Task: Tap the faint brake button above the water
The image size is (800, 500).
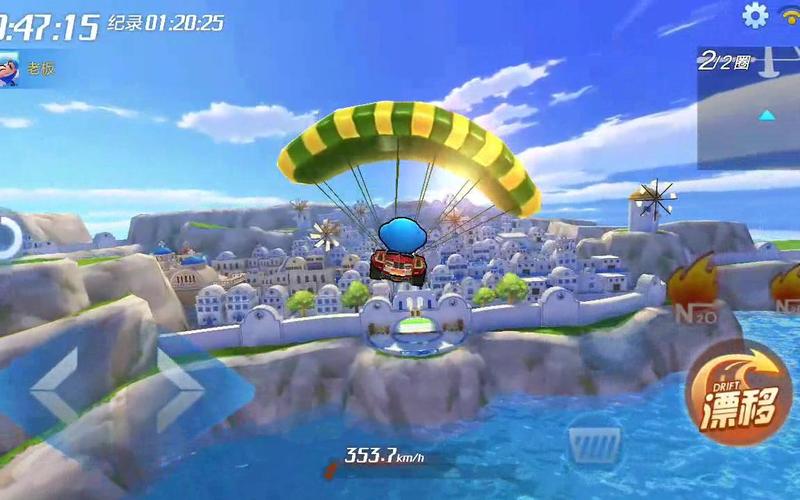Action: (595, 441)
